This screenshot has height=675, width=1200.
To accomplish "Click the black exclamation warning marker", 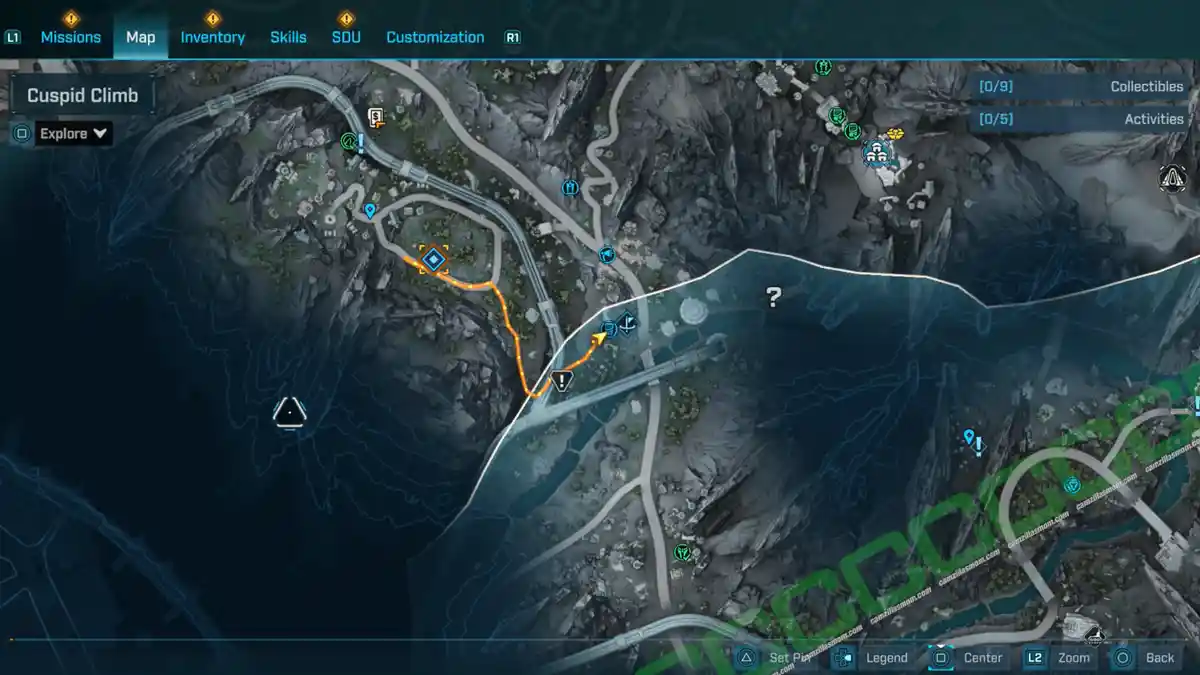I will [561, 380].
